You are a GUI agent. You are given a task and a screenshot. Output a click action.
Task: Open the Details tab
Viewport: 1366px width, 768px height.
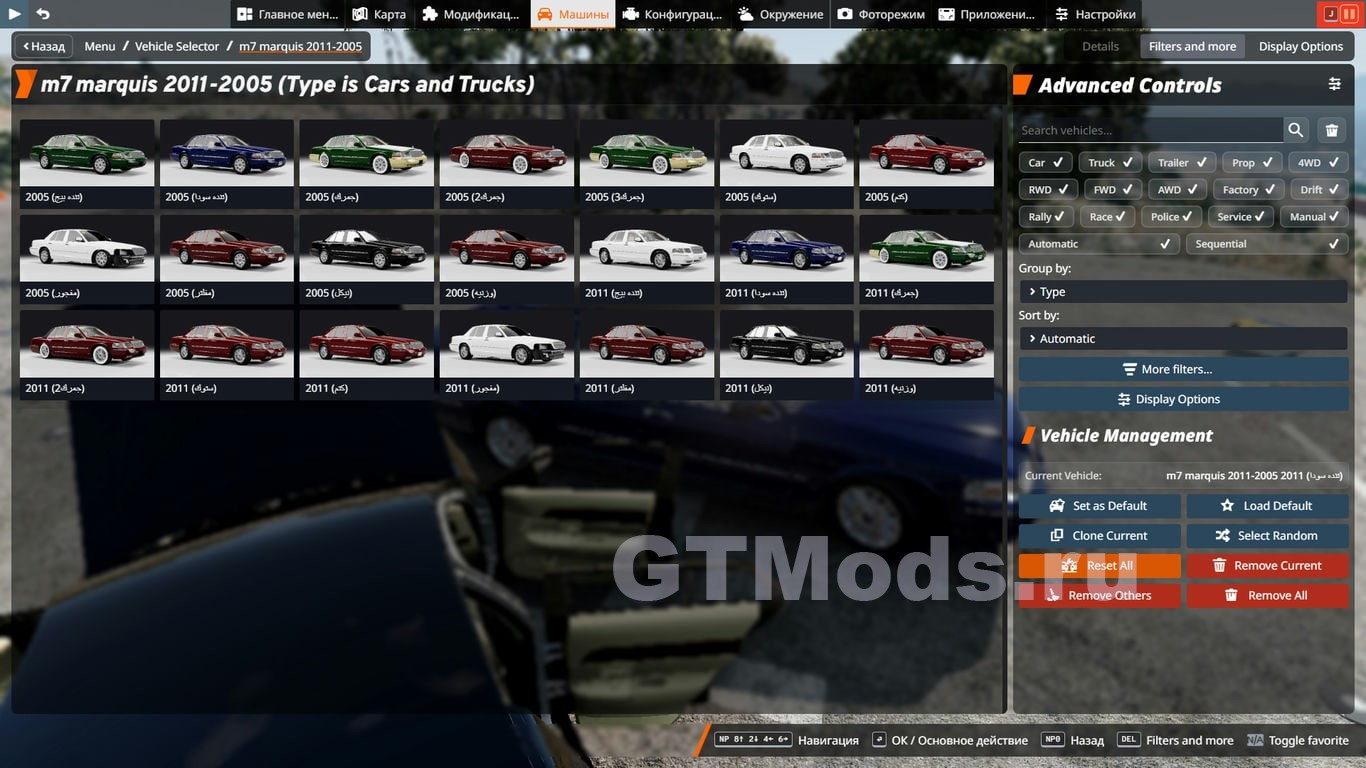(1100, 46)
